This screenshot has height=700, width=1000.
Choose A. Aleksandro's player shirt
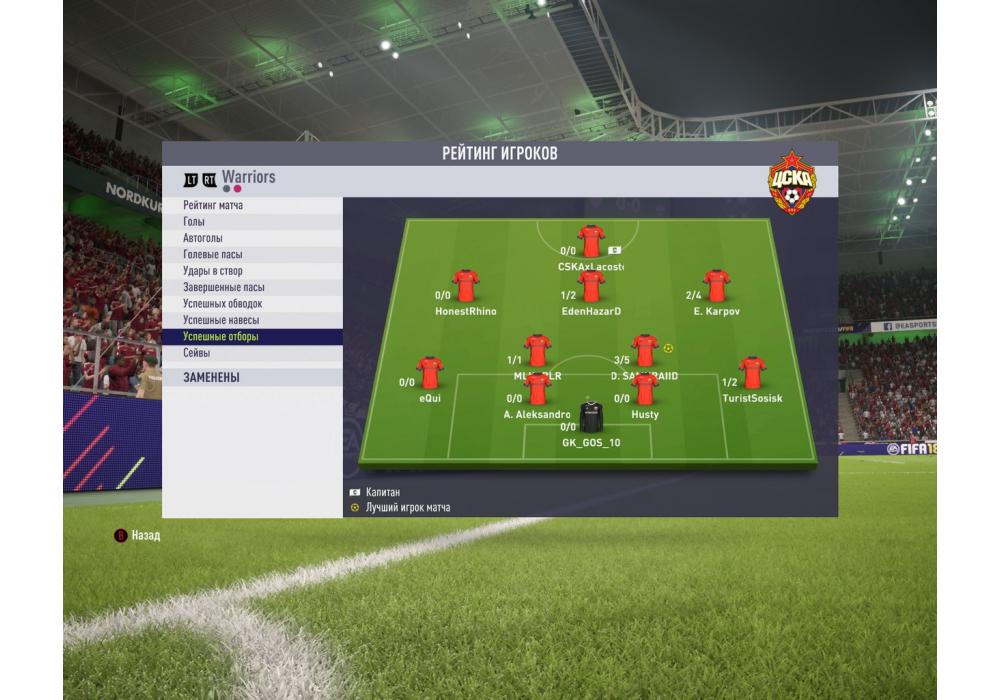coord(537,388)
